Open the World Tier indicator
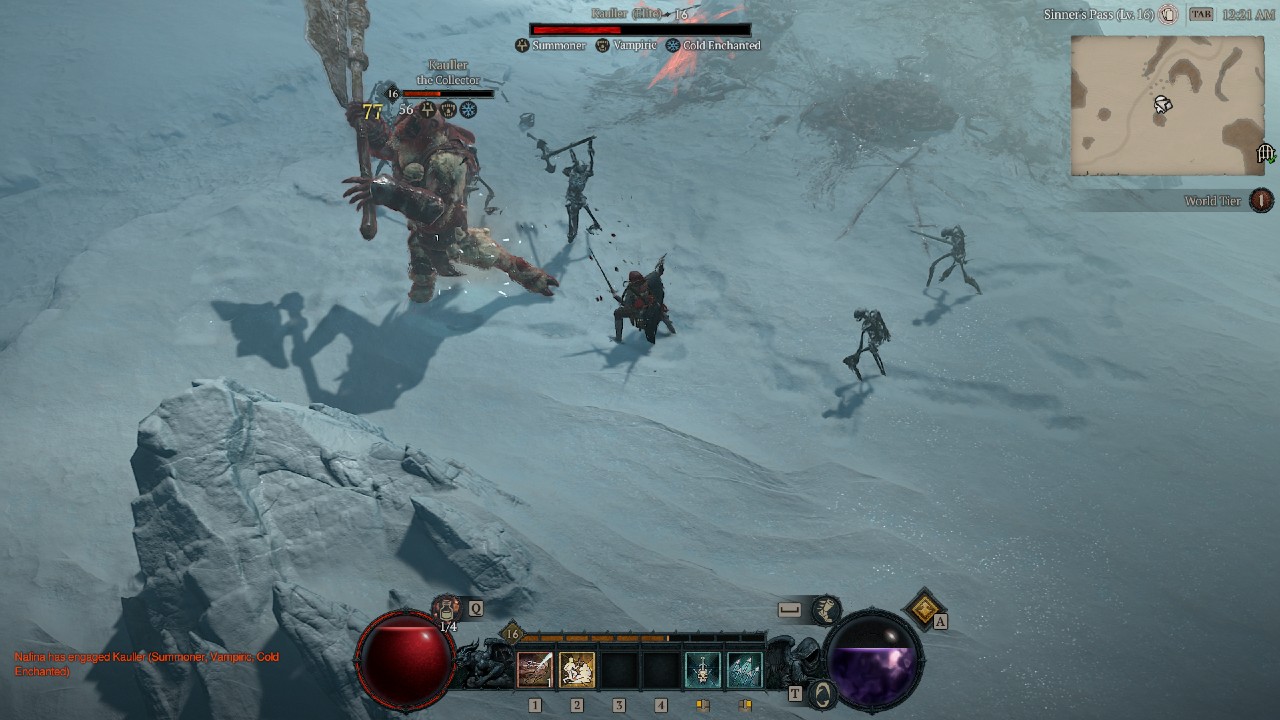This screenshot has width=1280, height=720. (1261, 201)
